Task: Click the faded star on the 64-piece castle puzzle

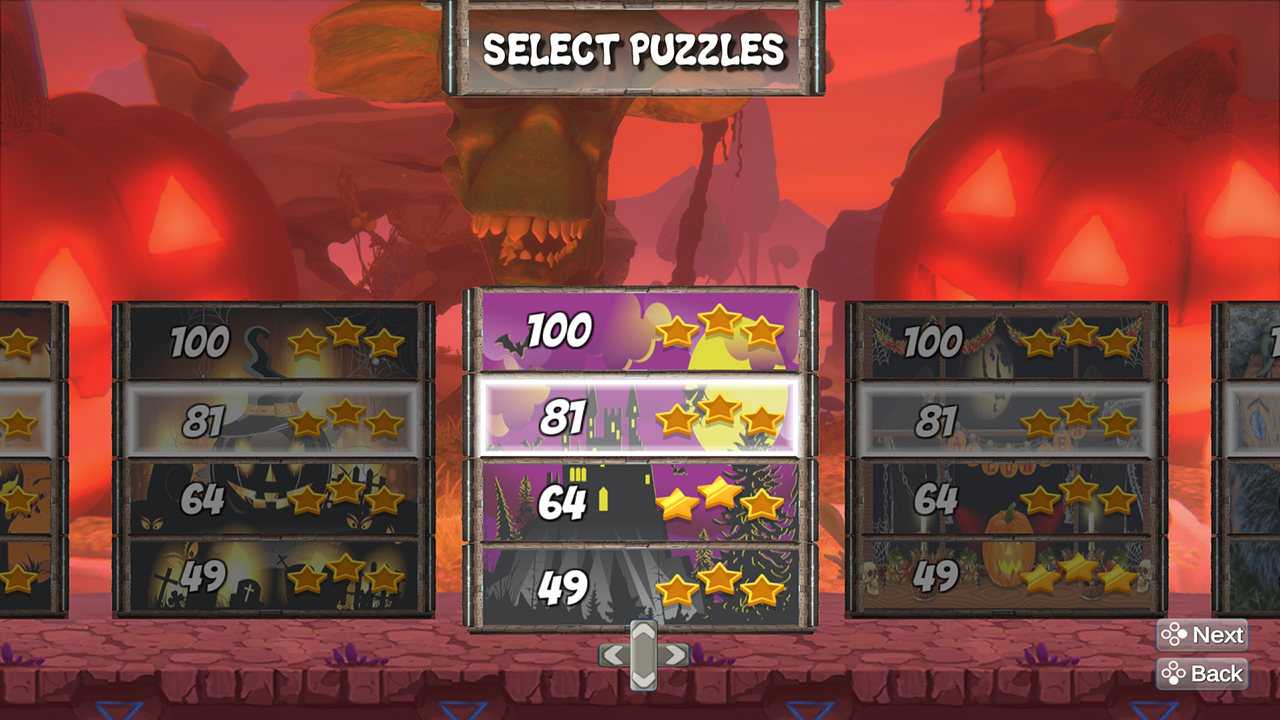Action: (x=765, y=503)
